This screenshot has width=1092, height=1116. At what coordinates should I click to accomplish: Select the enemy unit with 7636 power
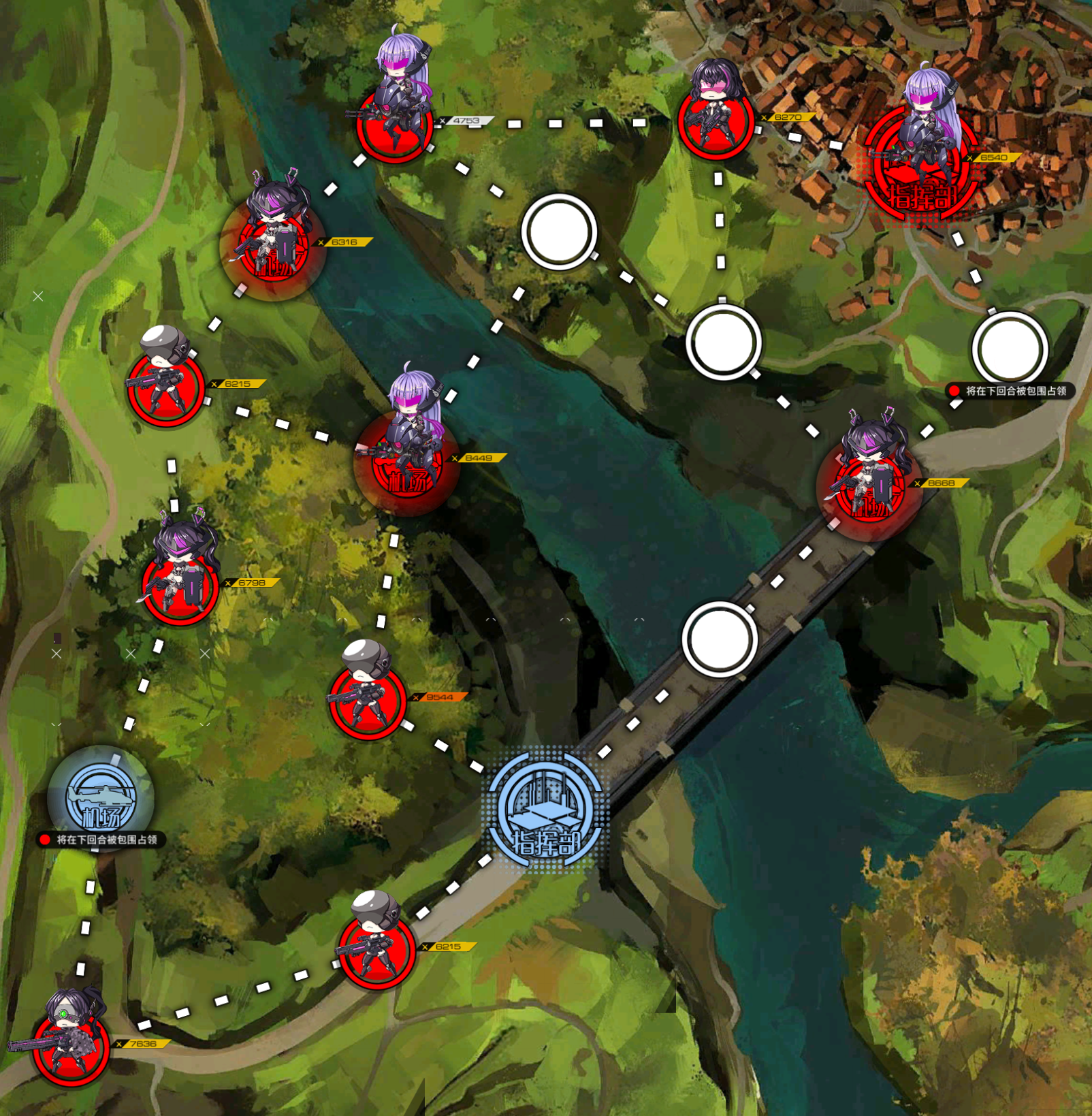point(71,1045)
